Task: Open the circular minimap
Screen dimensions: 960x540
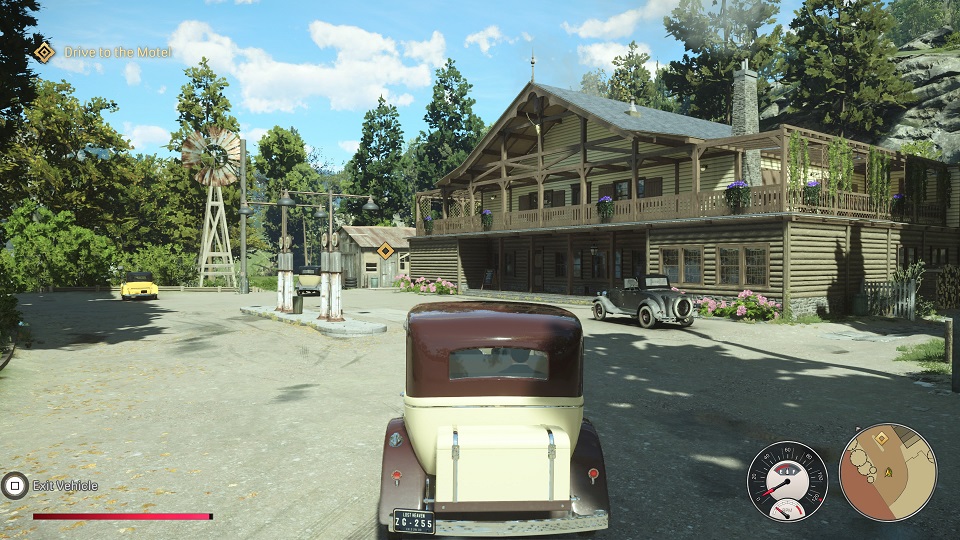Action: pyautogui.click(x=887, y=472)
